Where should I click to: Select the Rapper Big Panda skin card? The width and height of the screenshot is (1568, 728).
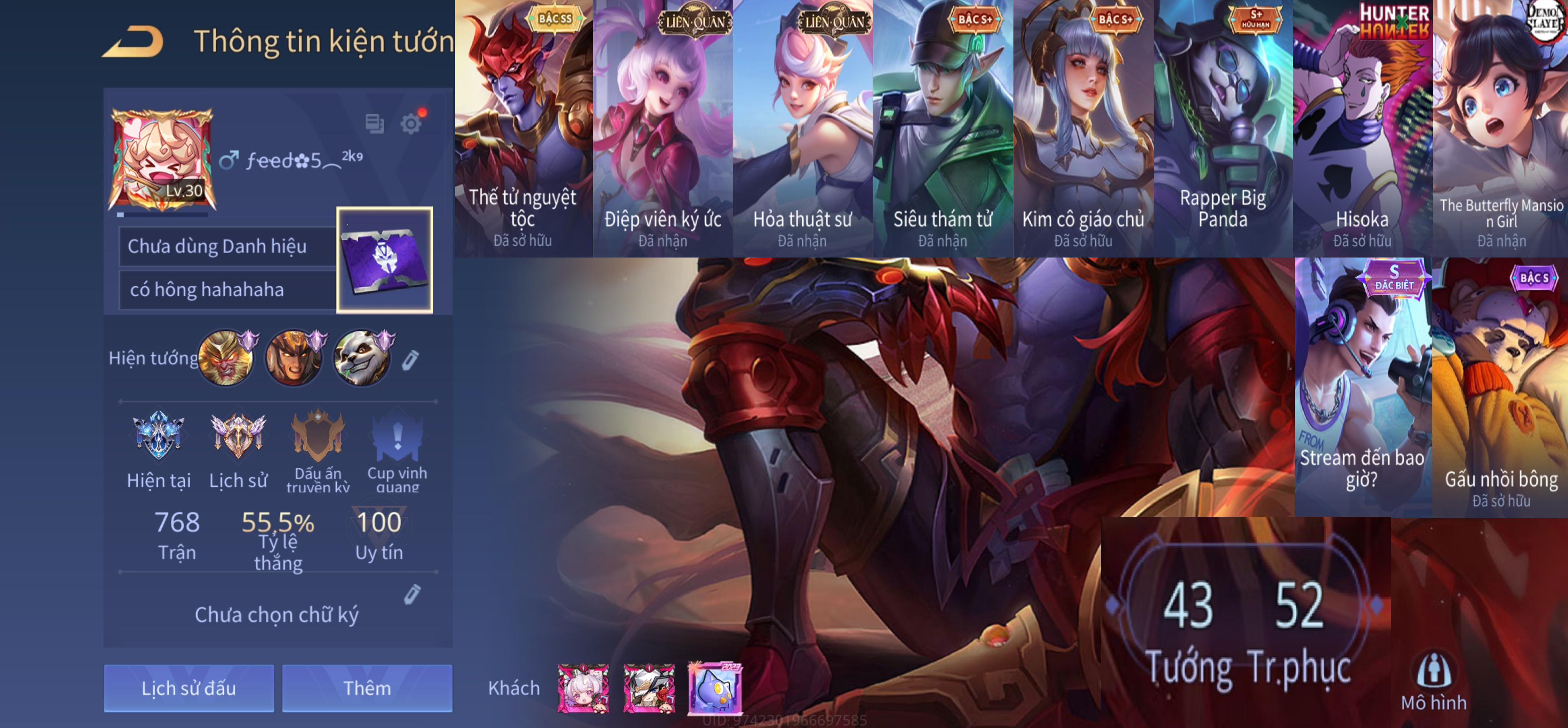[1223, 129]
